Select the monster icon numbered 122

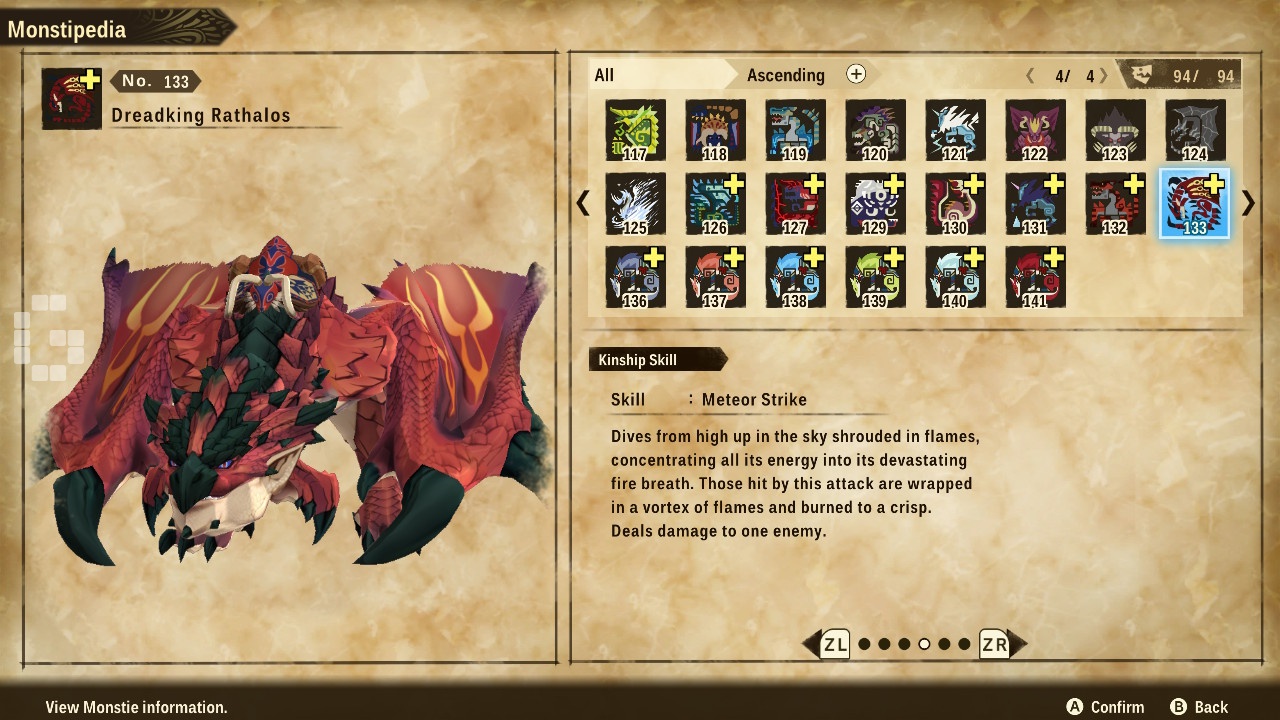[1035, 130]
